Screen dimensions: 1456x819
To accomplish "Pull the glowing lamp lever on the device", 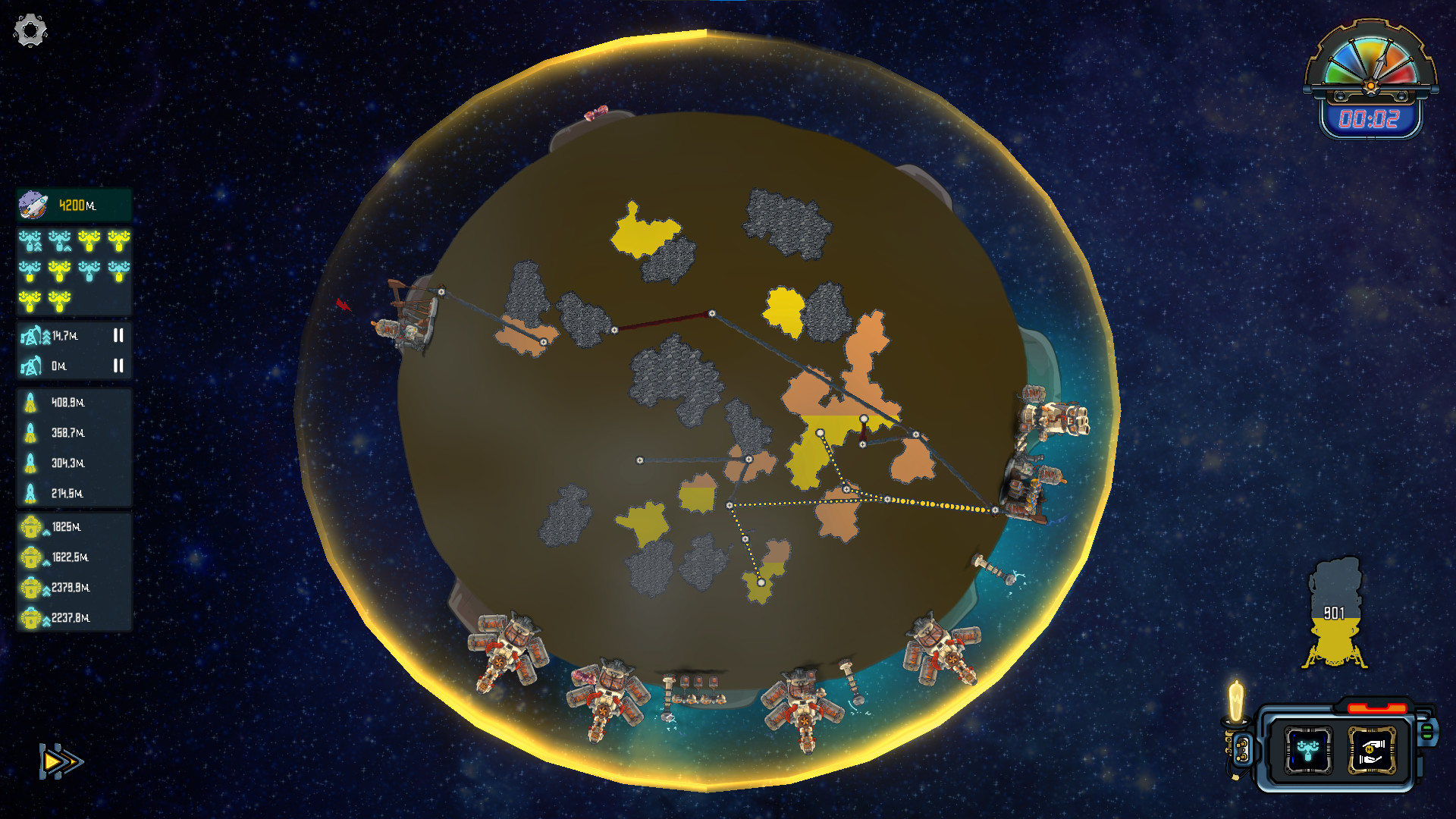I will pyautogui.click(x=1235, y=701).
